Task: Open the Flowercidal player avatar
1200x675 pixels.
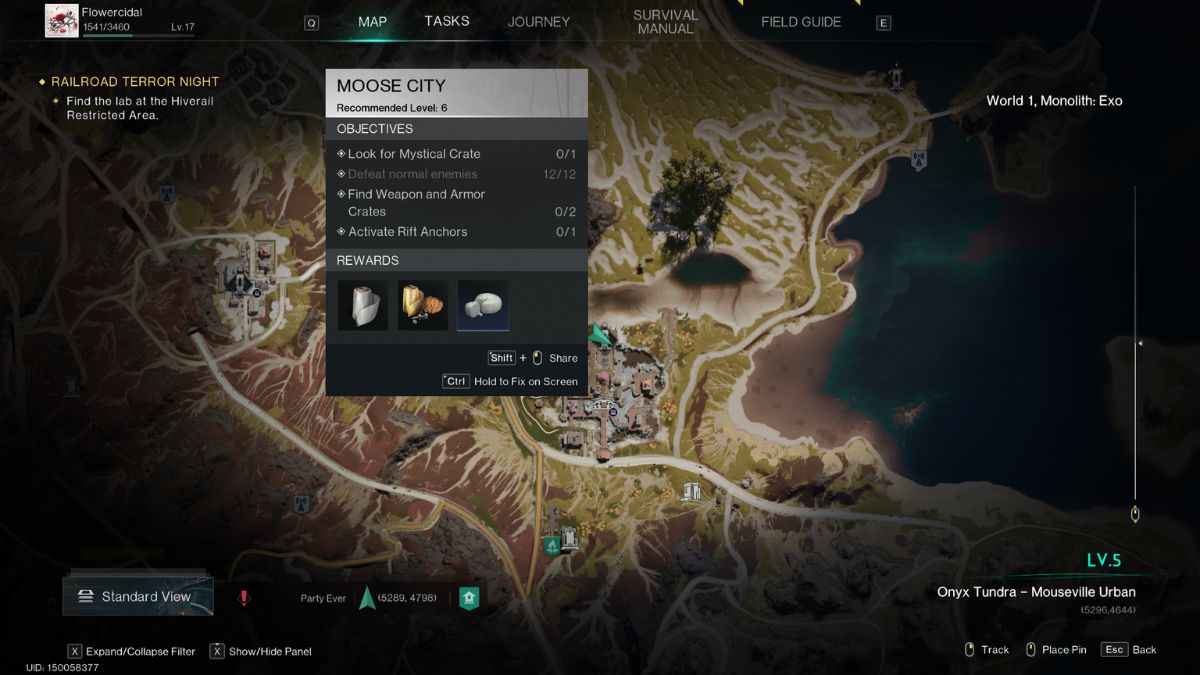Action: click(62, 20)
